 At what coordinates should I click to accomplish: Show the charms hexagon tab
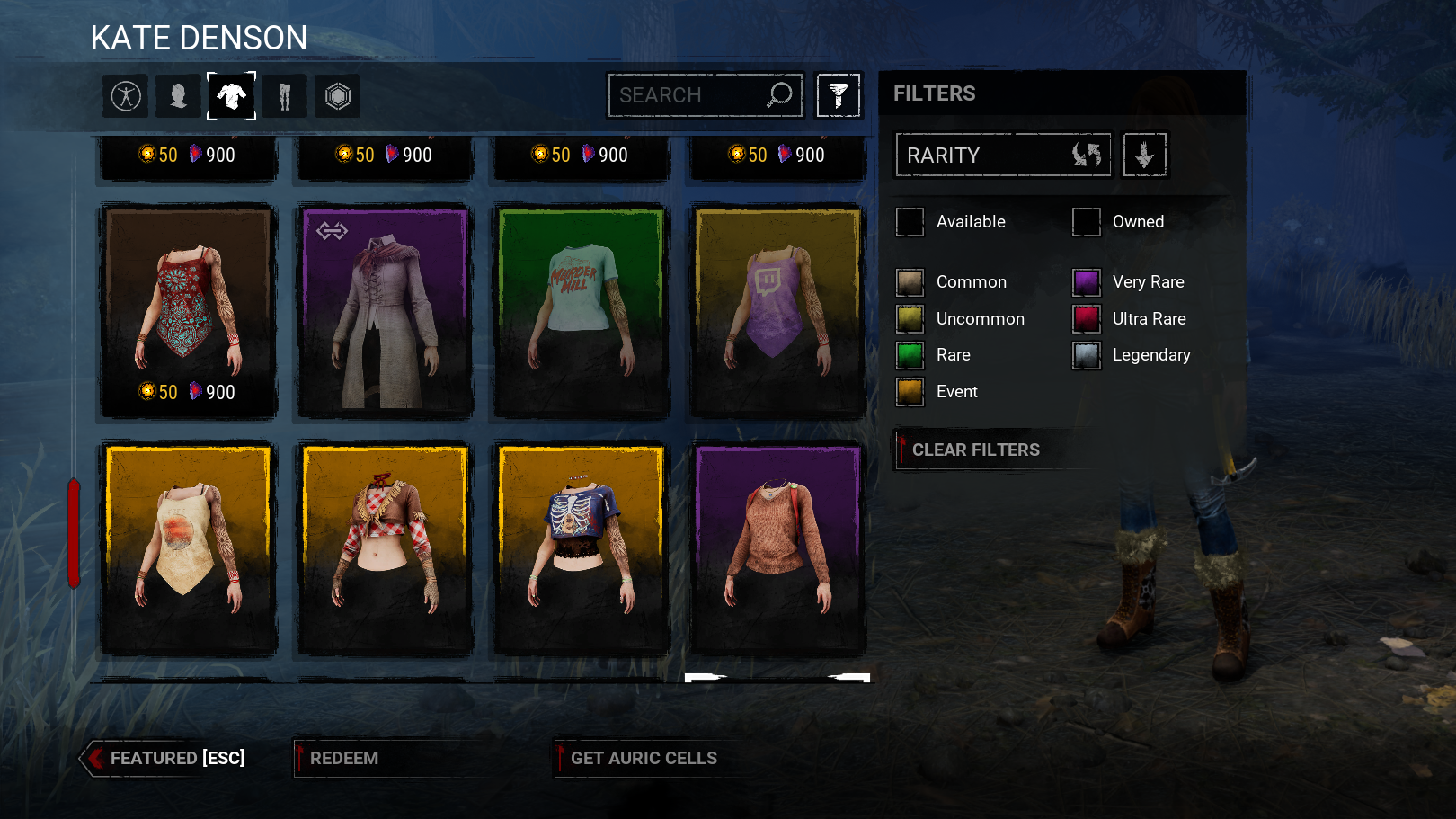(x=337, y=96)
